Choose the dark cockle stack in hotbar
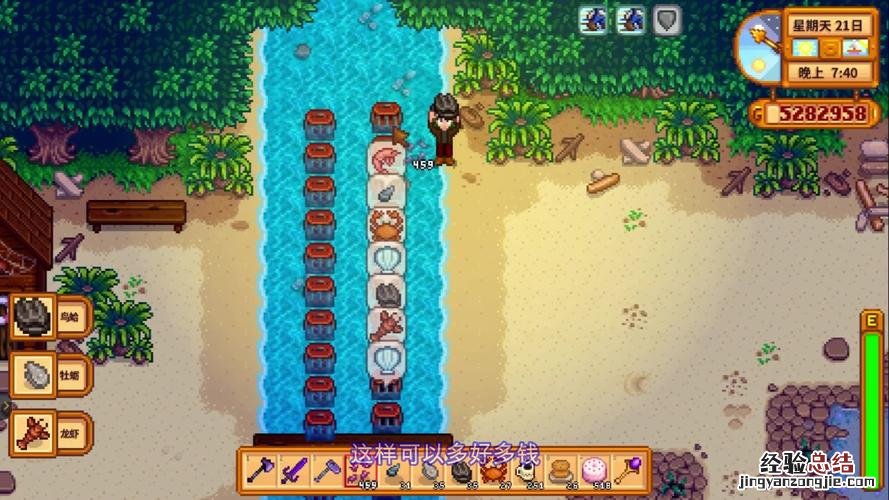 pyautogui.click(x=462, y=469)
